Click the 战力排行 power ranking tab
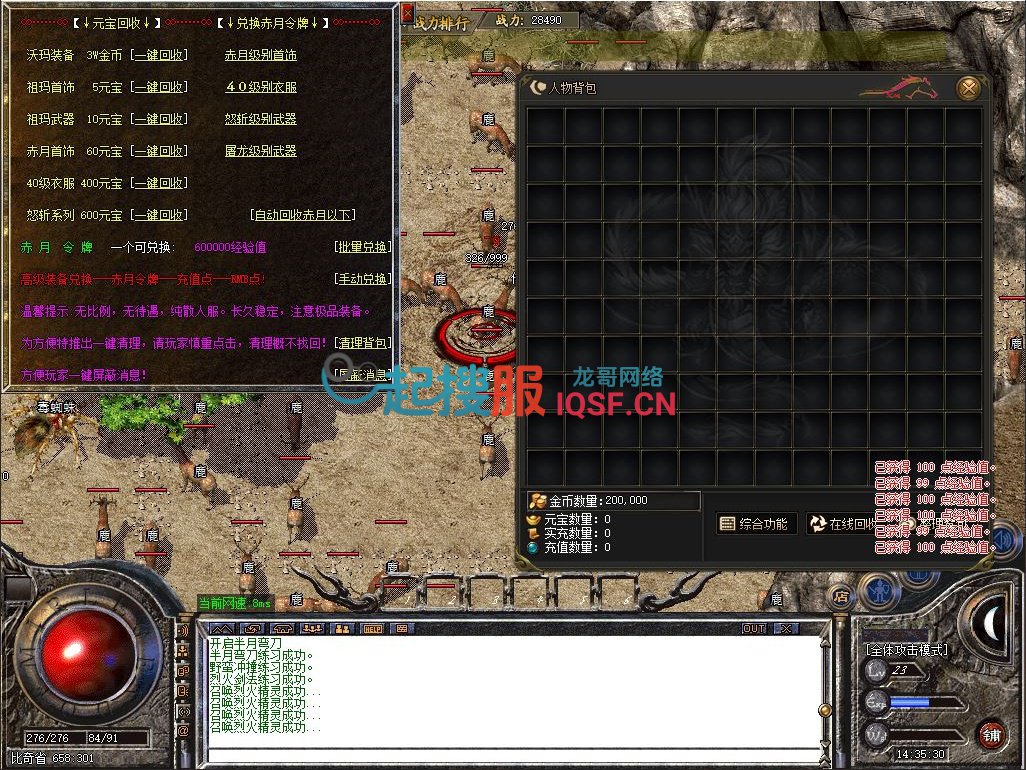 pos(439,23)
